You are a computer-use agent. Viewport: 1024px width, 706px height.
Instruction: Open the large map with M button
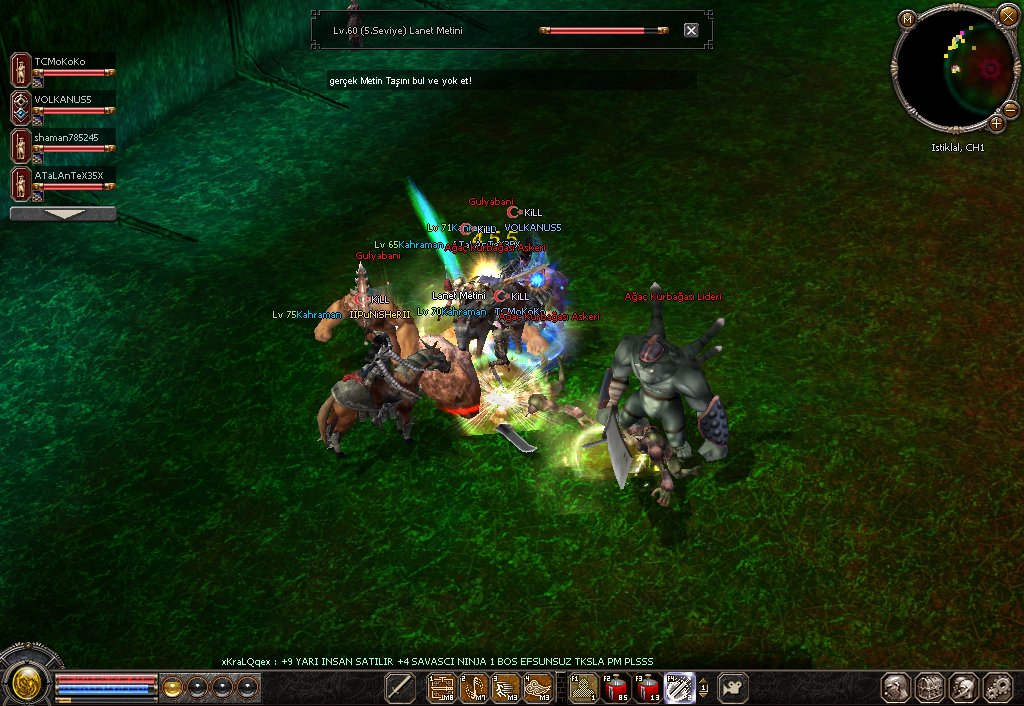pyautogui.click(x=907, y=18)
